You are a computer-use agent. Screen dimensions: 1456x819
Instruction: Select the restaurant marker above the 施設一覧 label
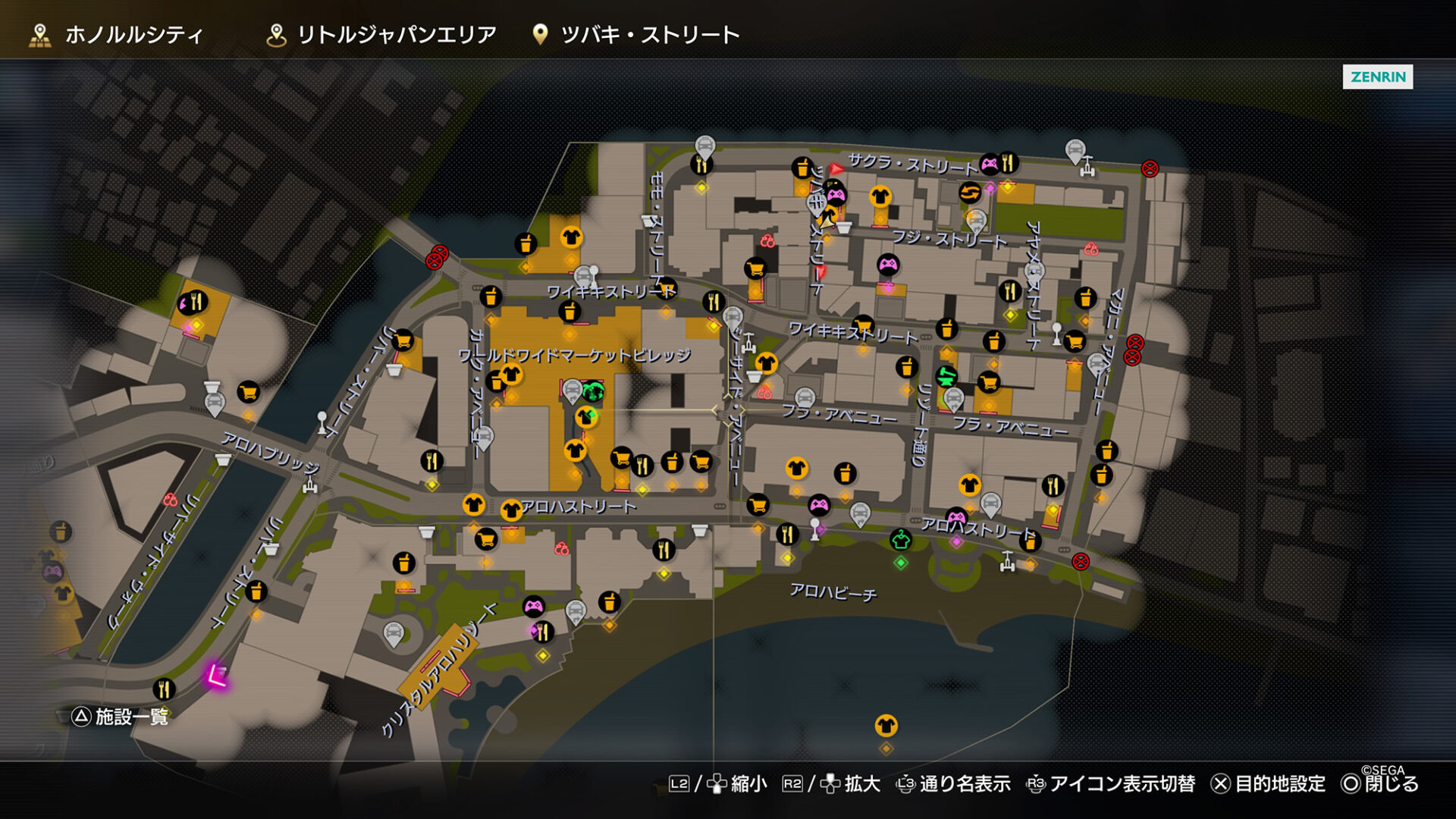pyautogui.click(x=164, y=689)
